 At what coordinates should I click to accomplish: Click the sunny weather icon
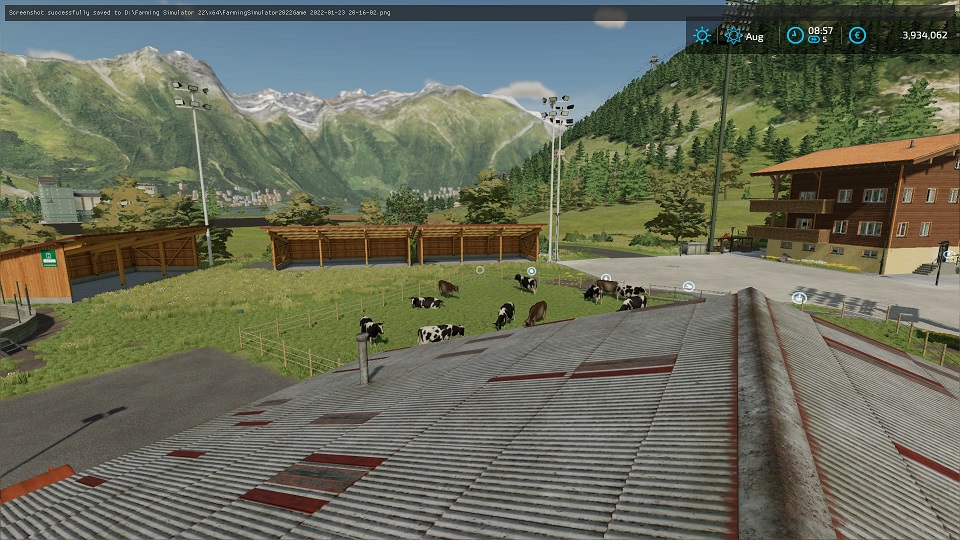point(702,35)
